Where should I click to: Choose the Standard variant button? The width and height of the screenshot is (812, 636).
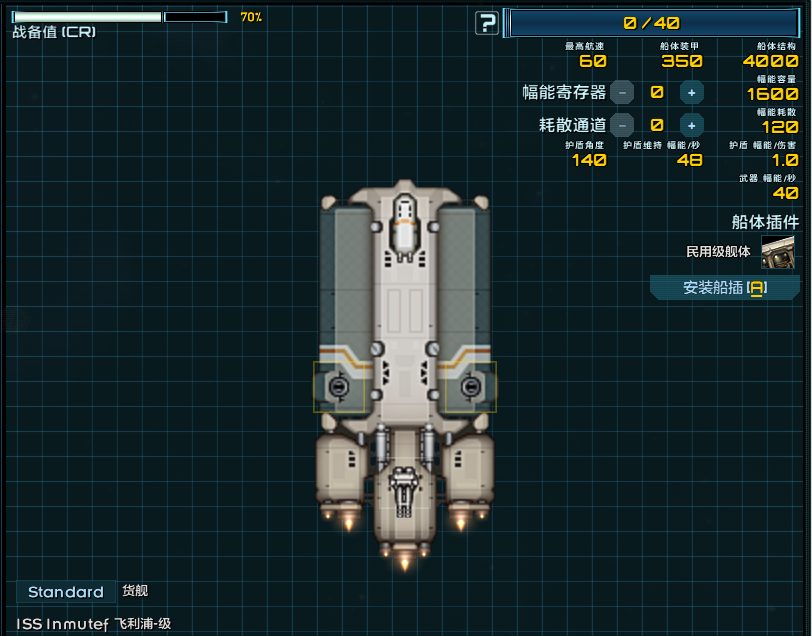point(66,592)
